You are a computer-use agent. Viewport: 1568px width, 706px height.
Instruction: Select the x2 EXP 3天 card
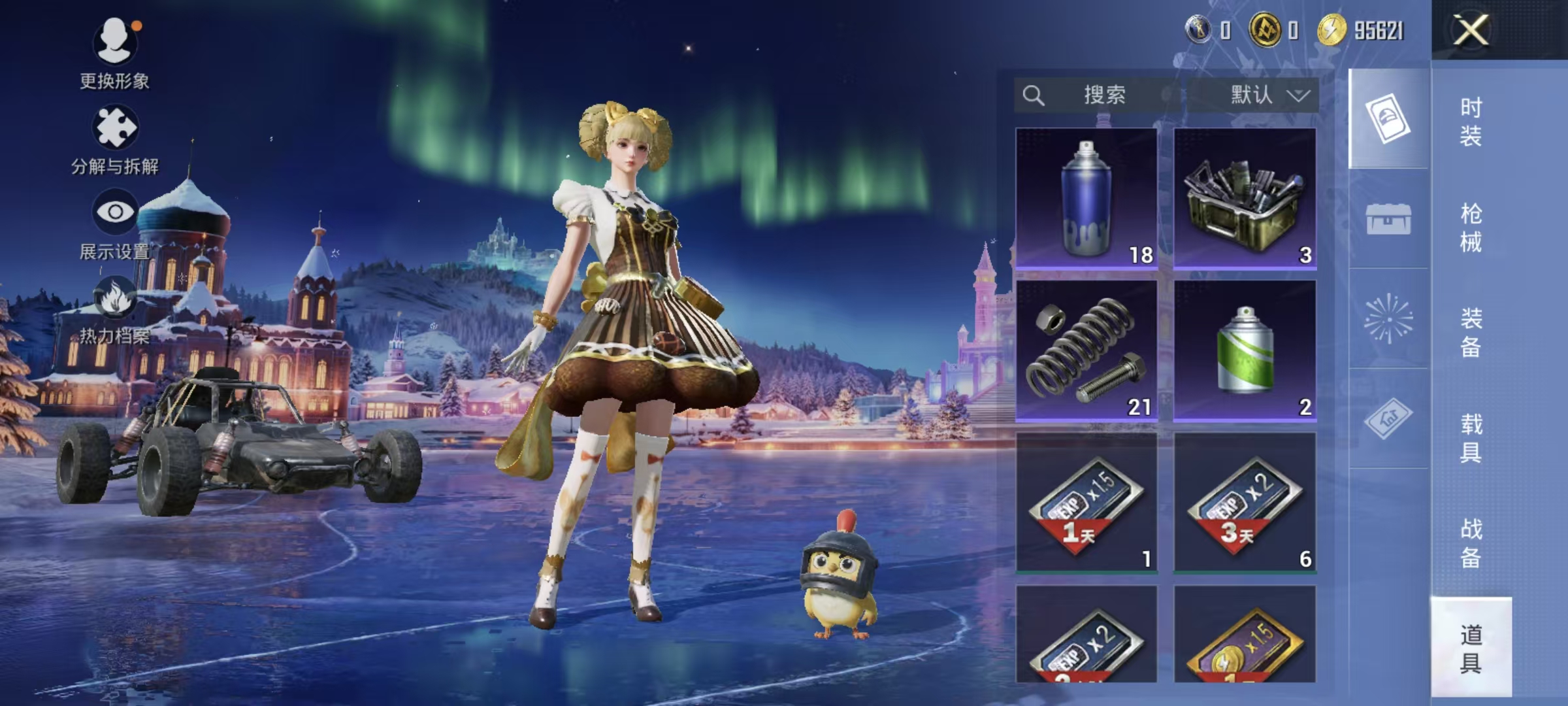point(1245,502)
